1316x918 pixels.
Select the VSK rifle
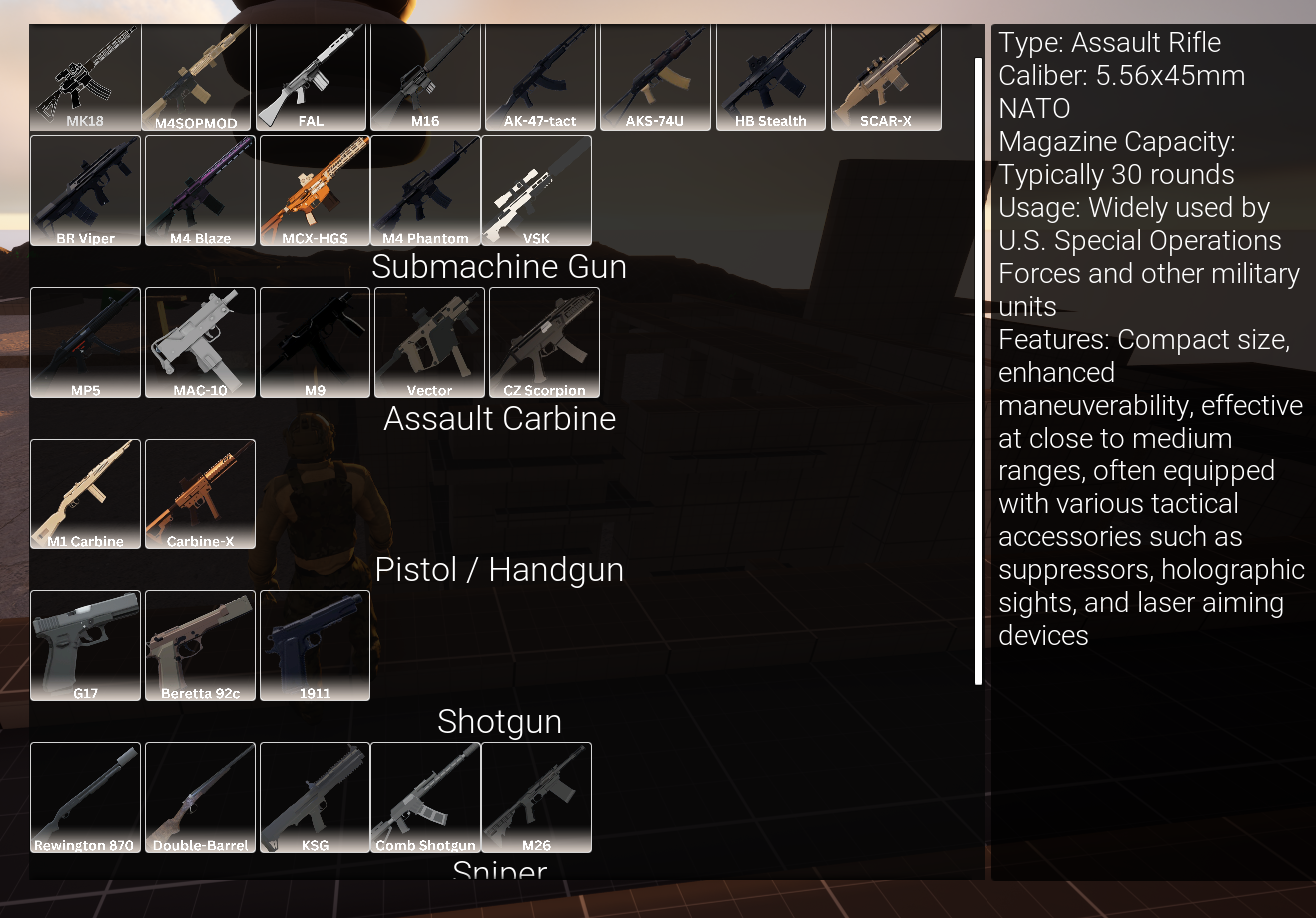tap(538, 190)
